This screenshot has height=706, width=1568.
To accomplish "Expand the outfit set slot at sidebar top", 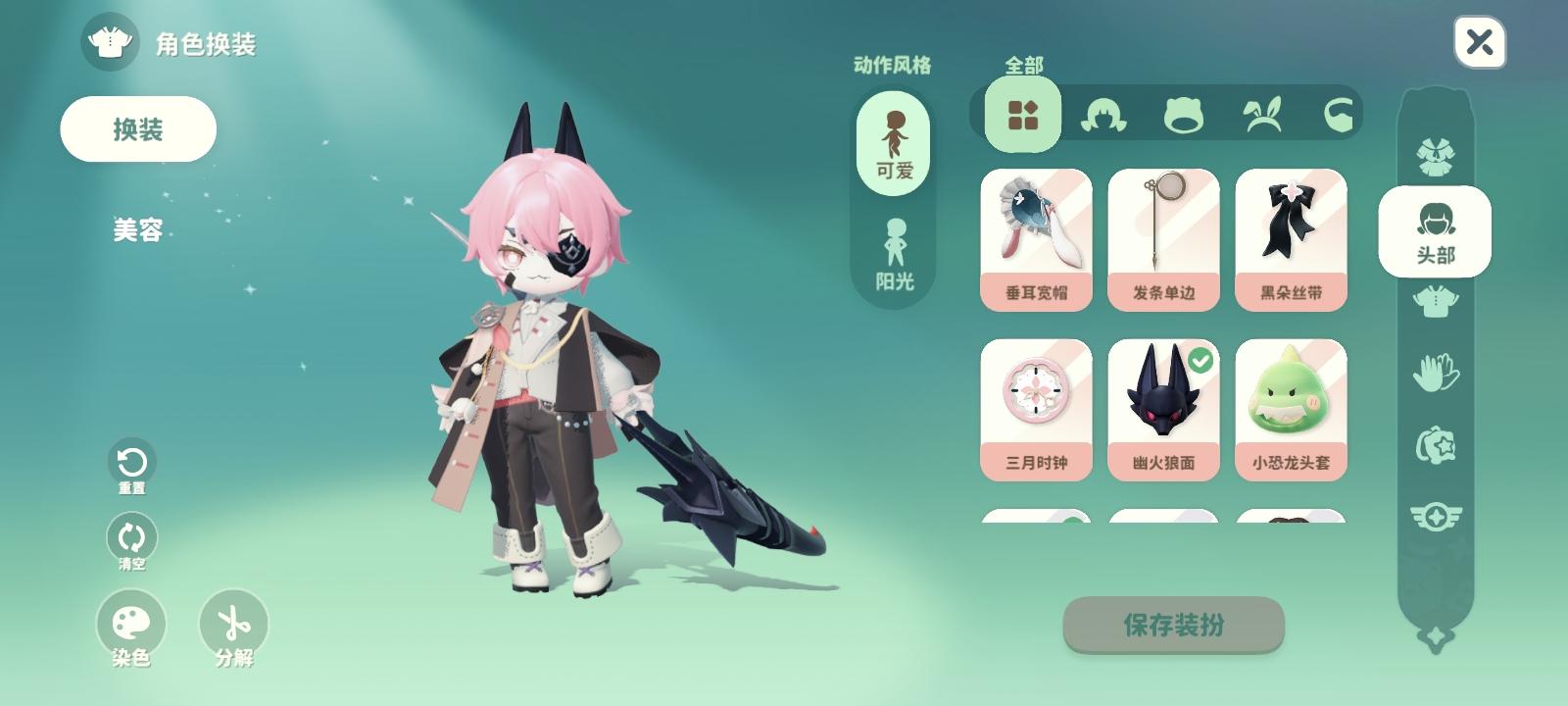I will [1435, 157].
